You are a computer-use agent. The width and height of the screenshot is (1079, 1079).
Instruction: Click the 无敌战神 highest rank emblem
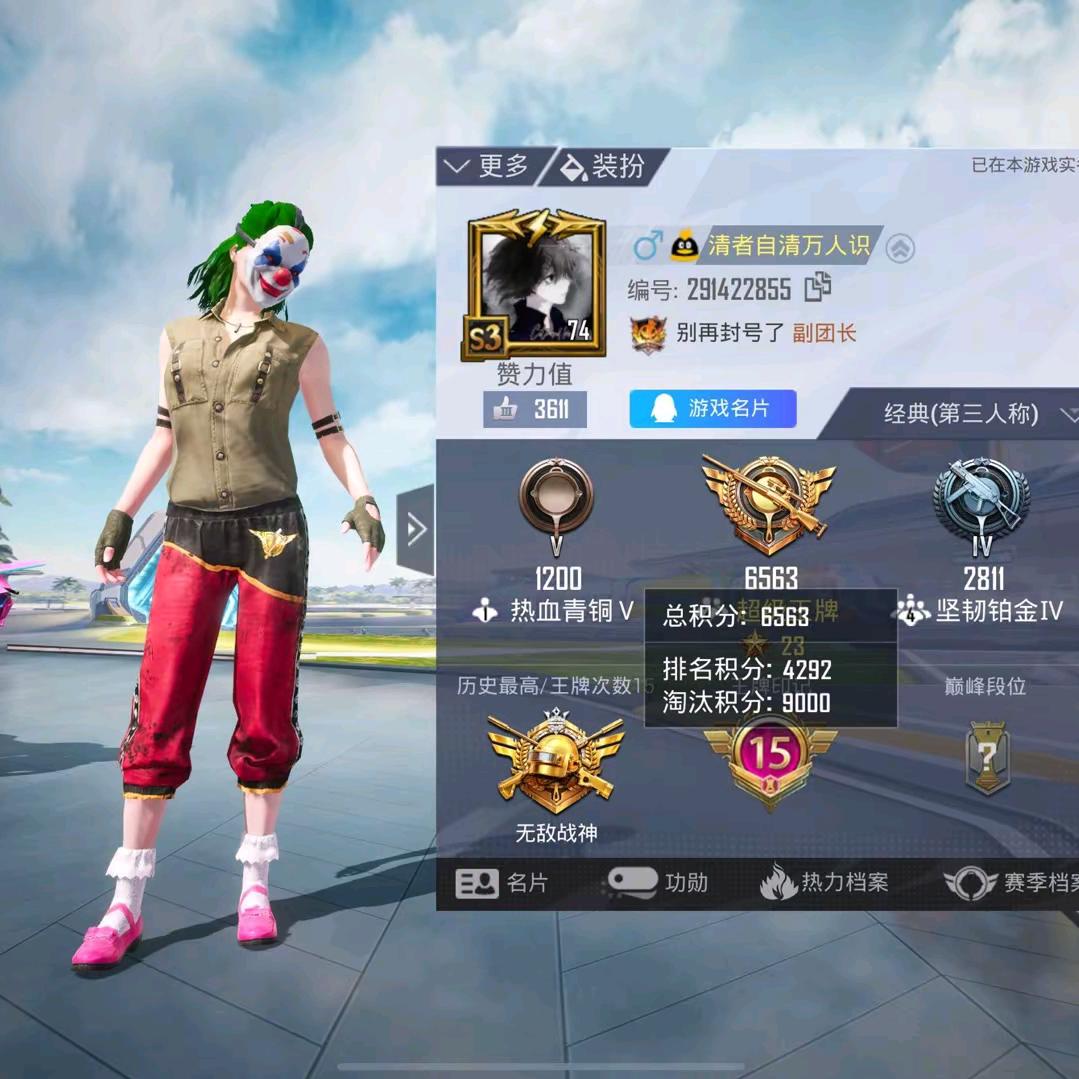click(x=555, y=761)
